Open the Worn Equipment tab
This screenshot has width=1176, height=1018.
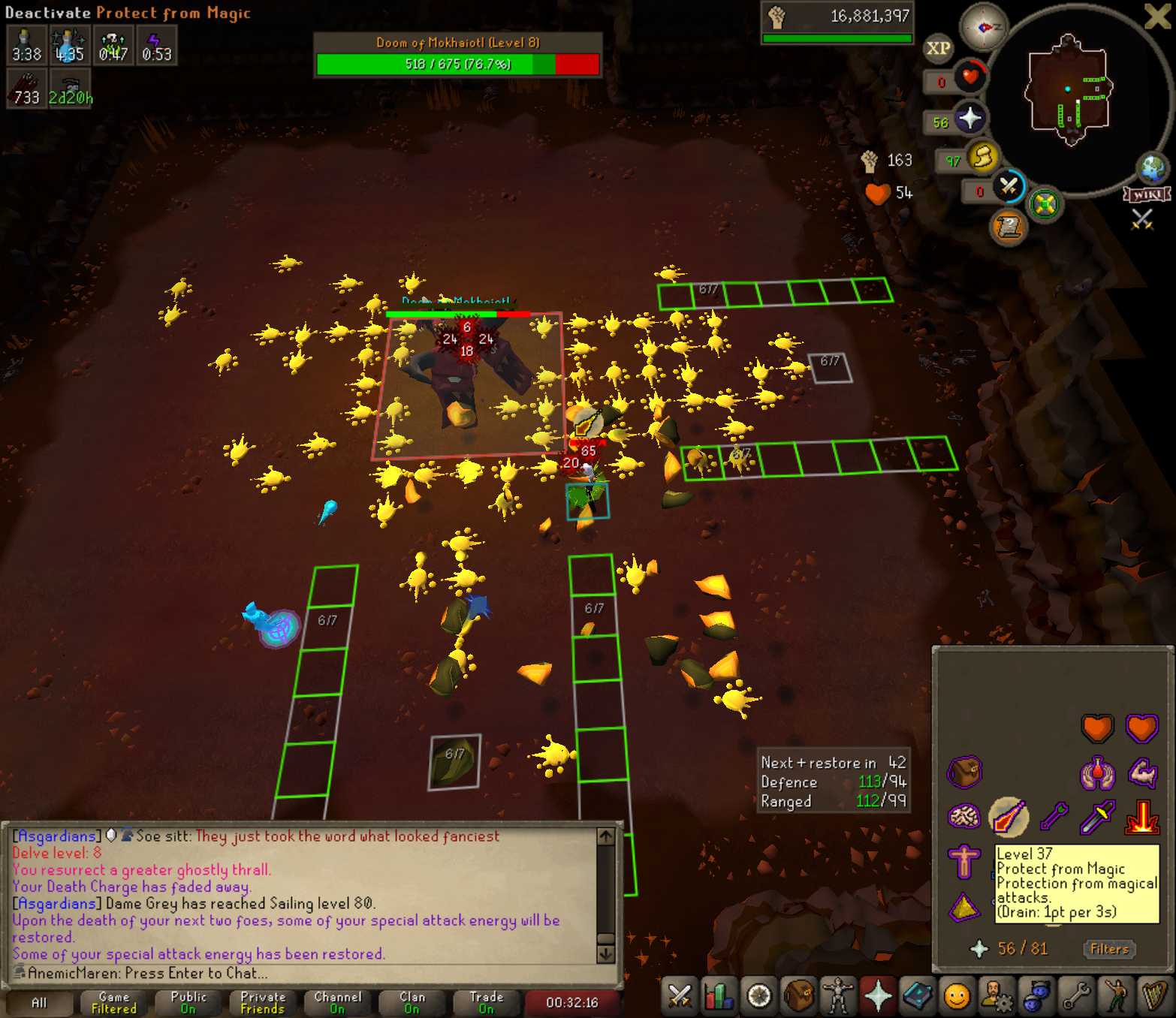(837, 996)
